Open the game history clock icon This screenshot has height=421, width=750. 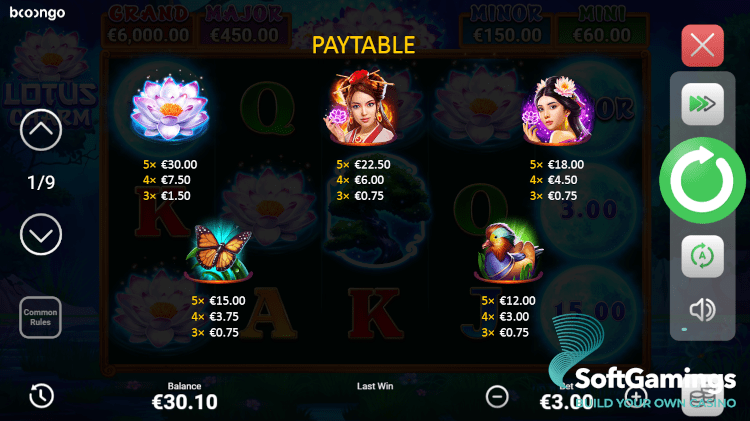point(41,395)
